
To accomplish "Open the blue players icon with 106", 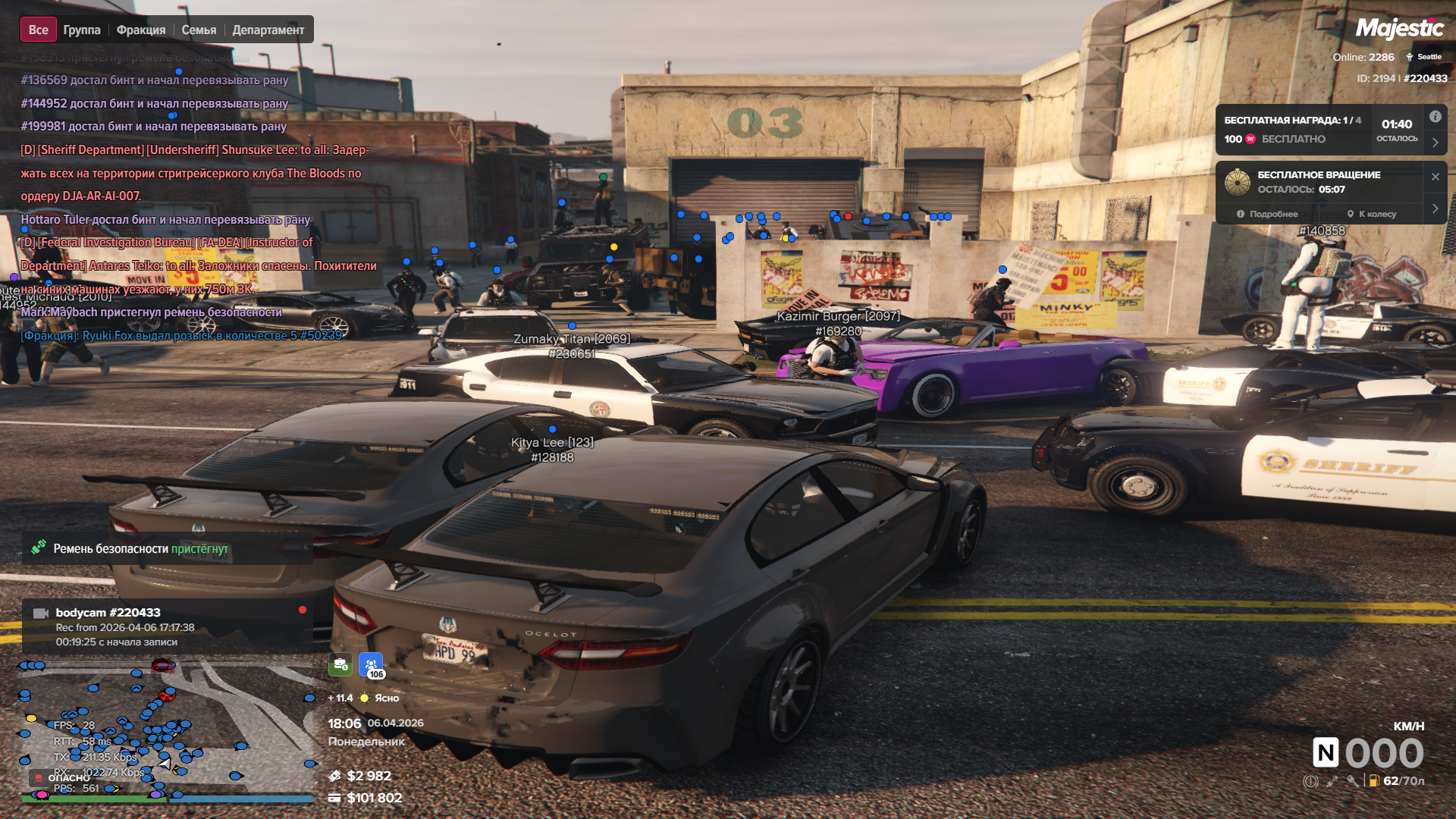I will pyautogui.click(x=371, y=665).
